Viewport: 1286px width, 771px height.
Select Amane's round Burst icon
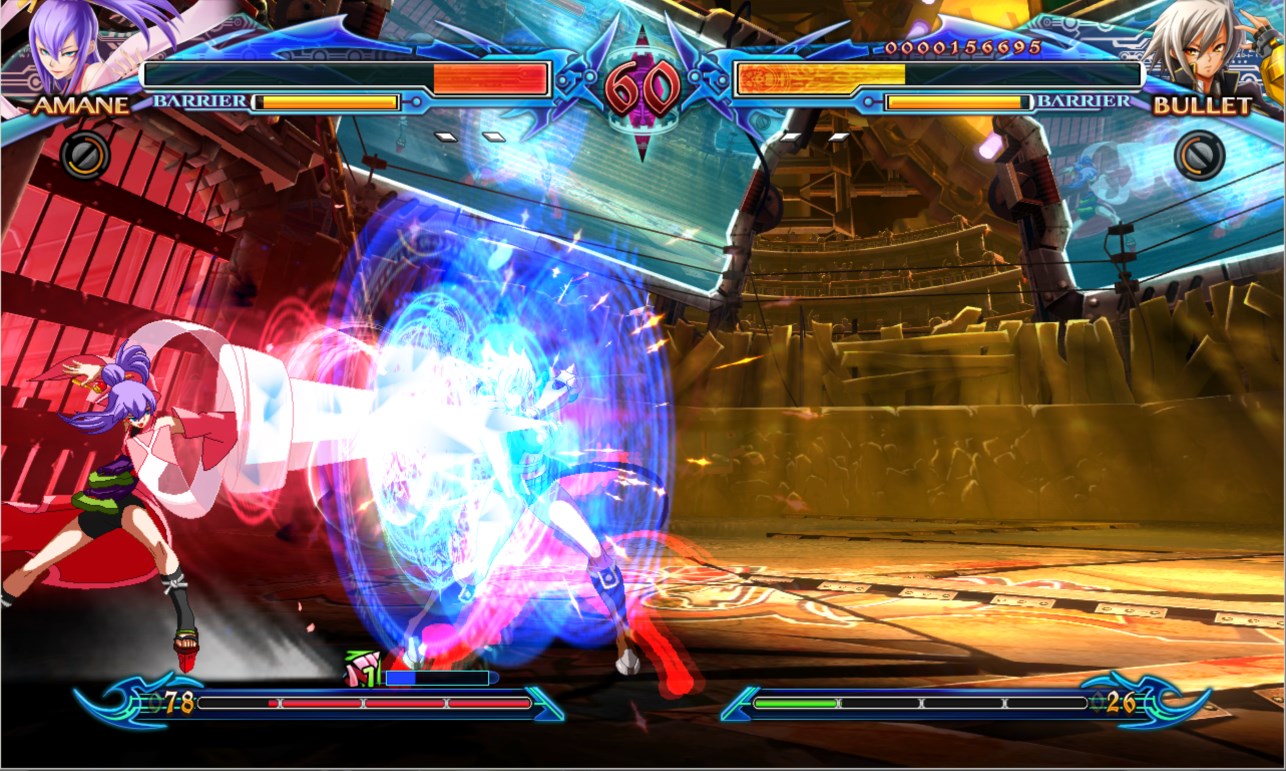click(x=84, y=156)
